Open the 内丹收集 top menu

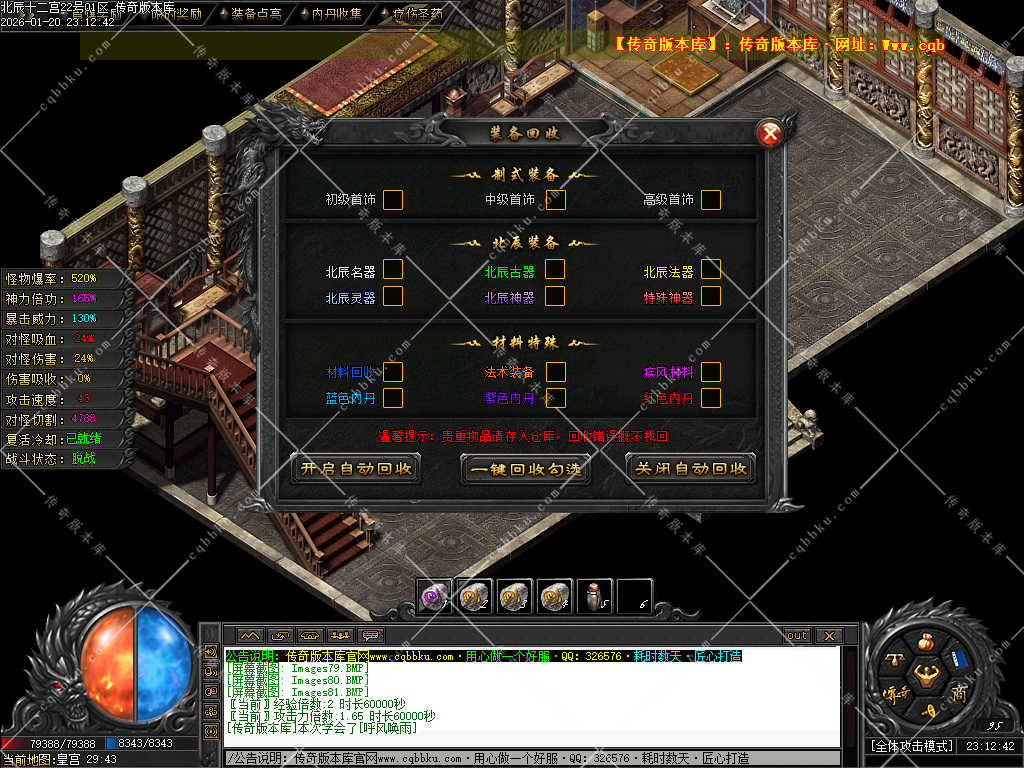337,15
